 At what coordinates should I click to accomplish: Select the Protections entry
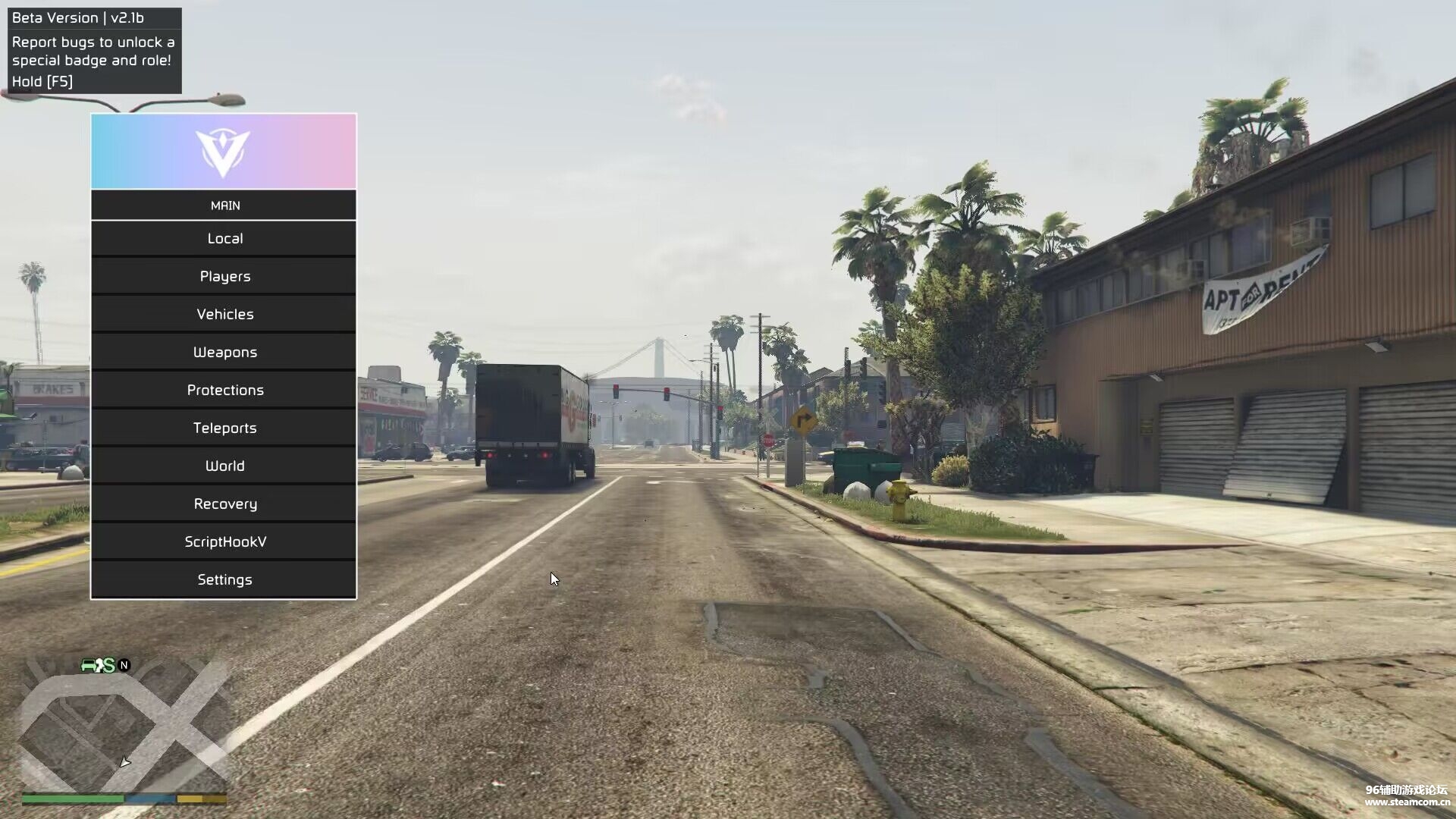[x=224, y=391]
